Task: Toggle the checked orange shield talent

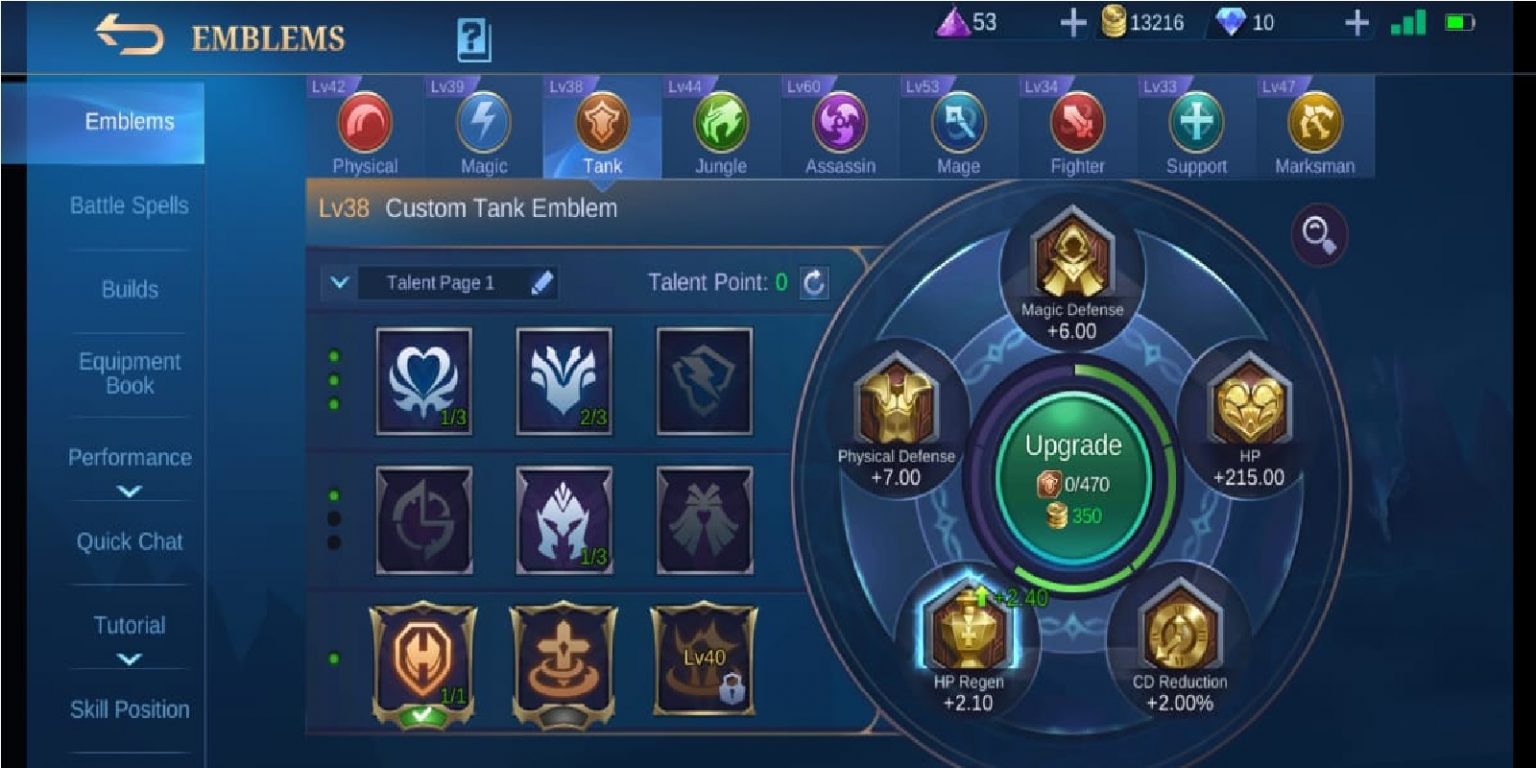Action: tap(421, 660)
